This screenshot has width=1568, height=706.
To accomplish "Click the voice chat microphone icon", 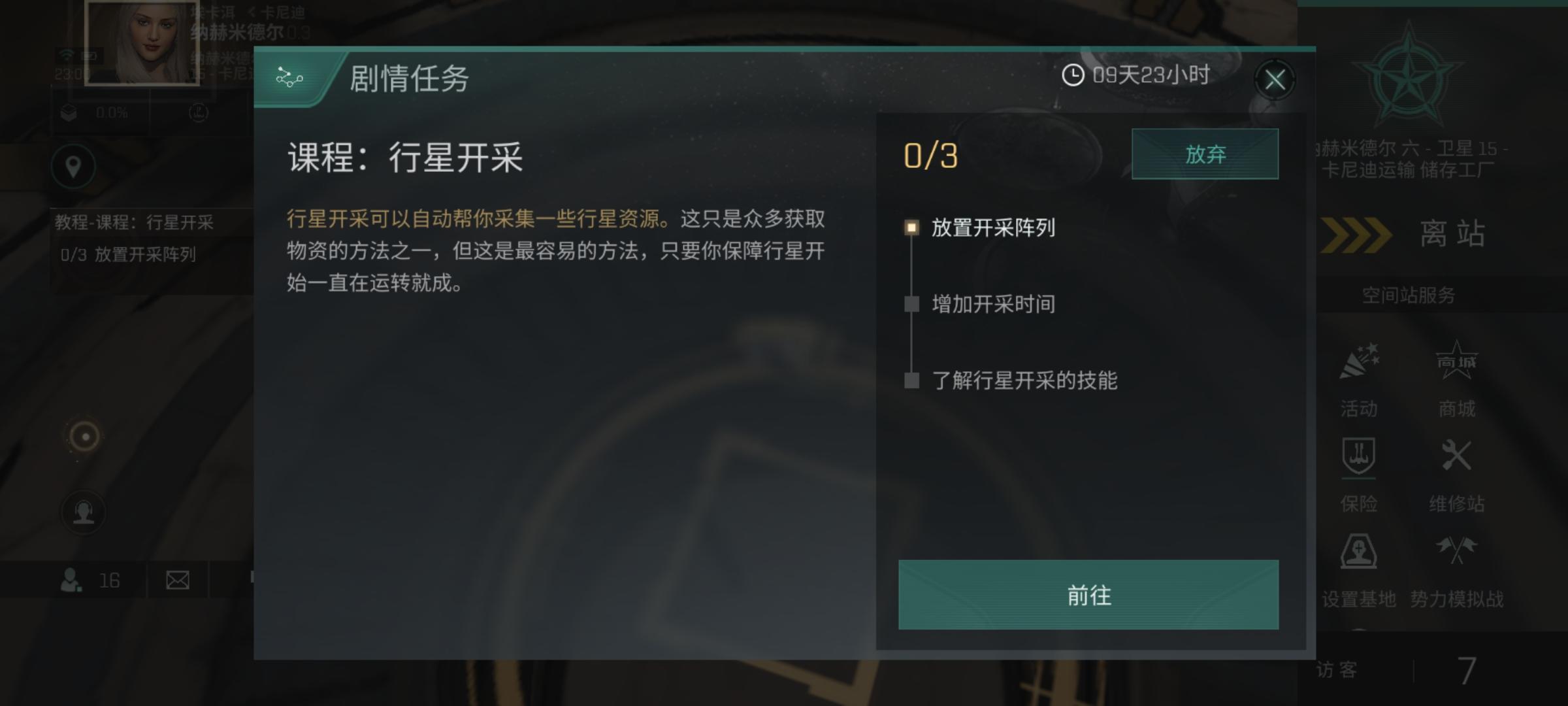I will click(83, 512).
